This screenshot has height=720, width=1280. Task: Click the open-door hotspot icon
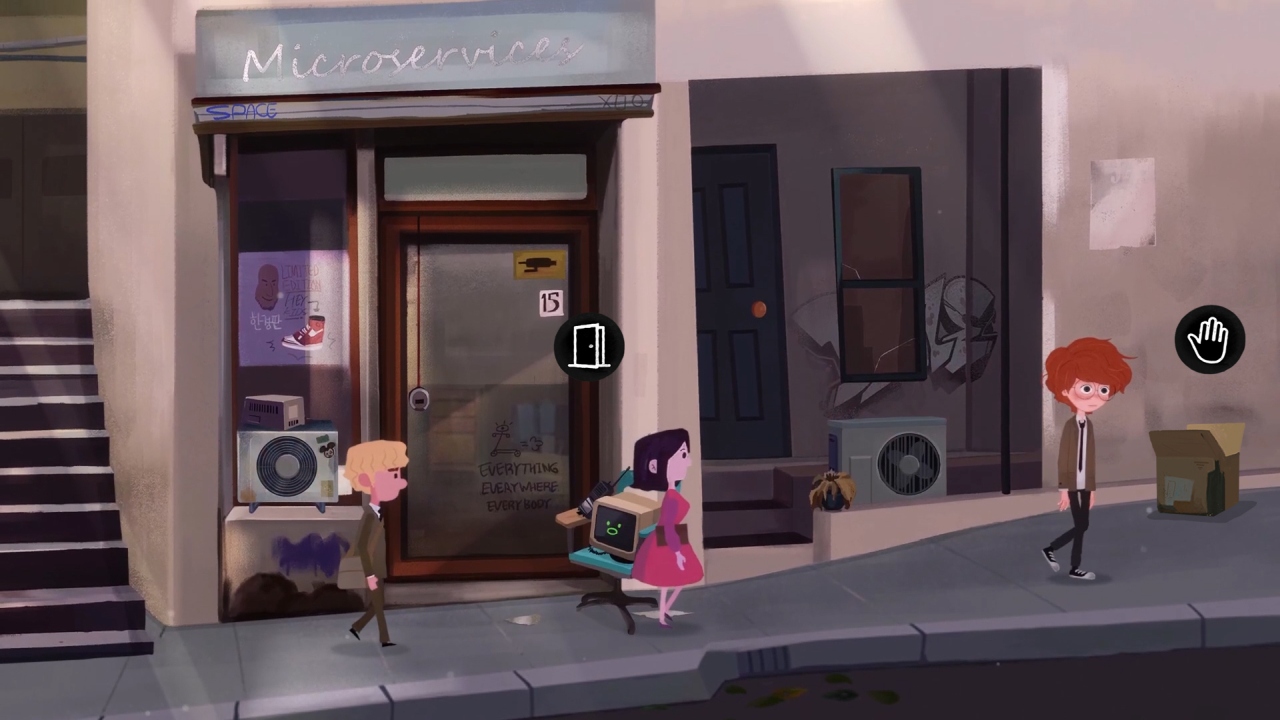point(589,346)
